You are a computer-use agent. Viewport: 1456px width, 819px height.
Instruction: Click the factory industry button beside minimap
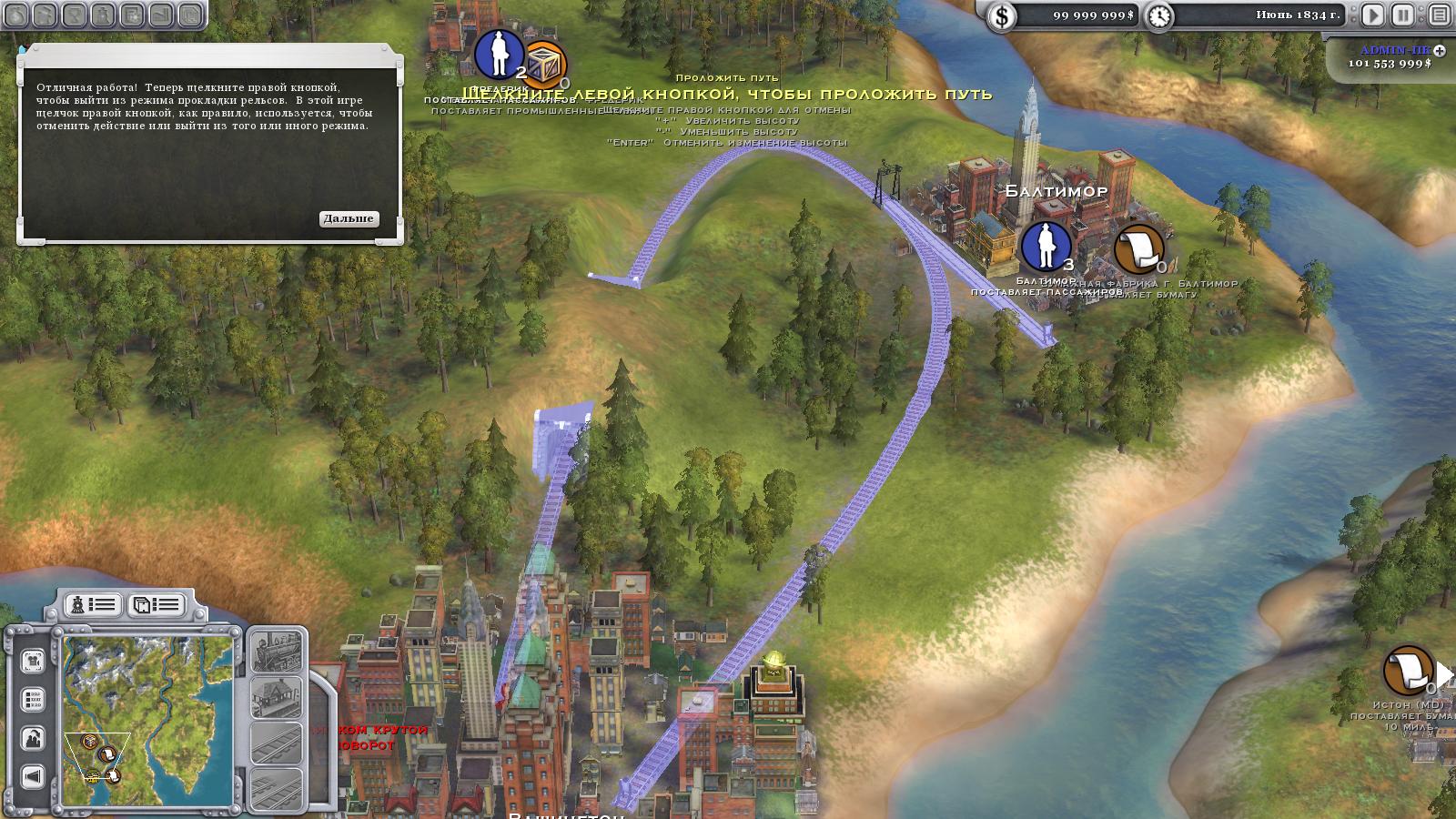coord(33,738)
